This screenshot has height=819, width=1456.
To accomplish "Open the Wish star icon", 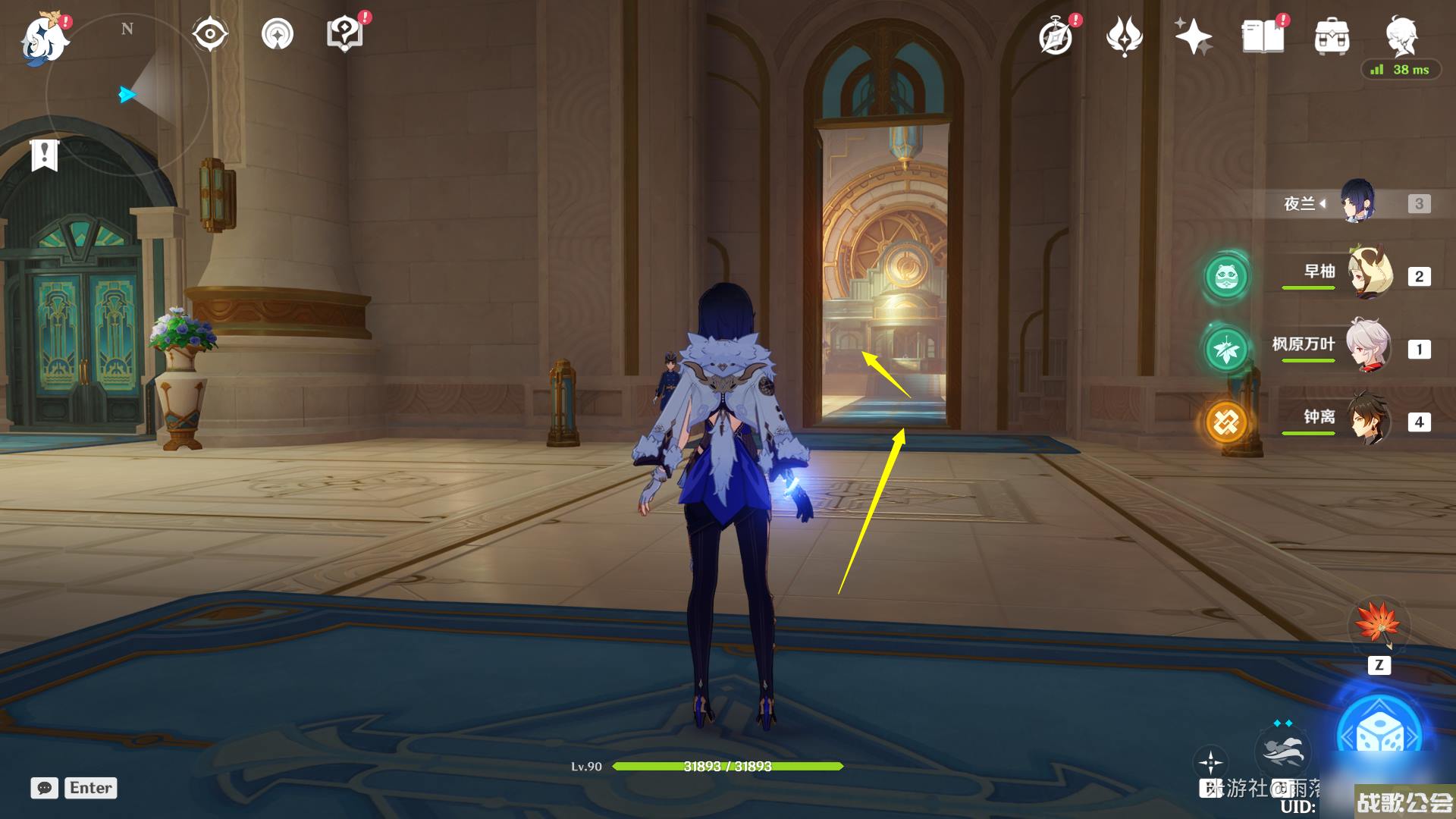I will point(1193,36).
